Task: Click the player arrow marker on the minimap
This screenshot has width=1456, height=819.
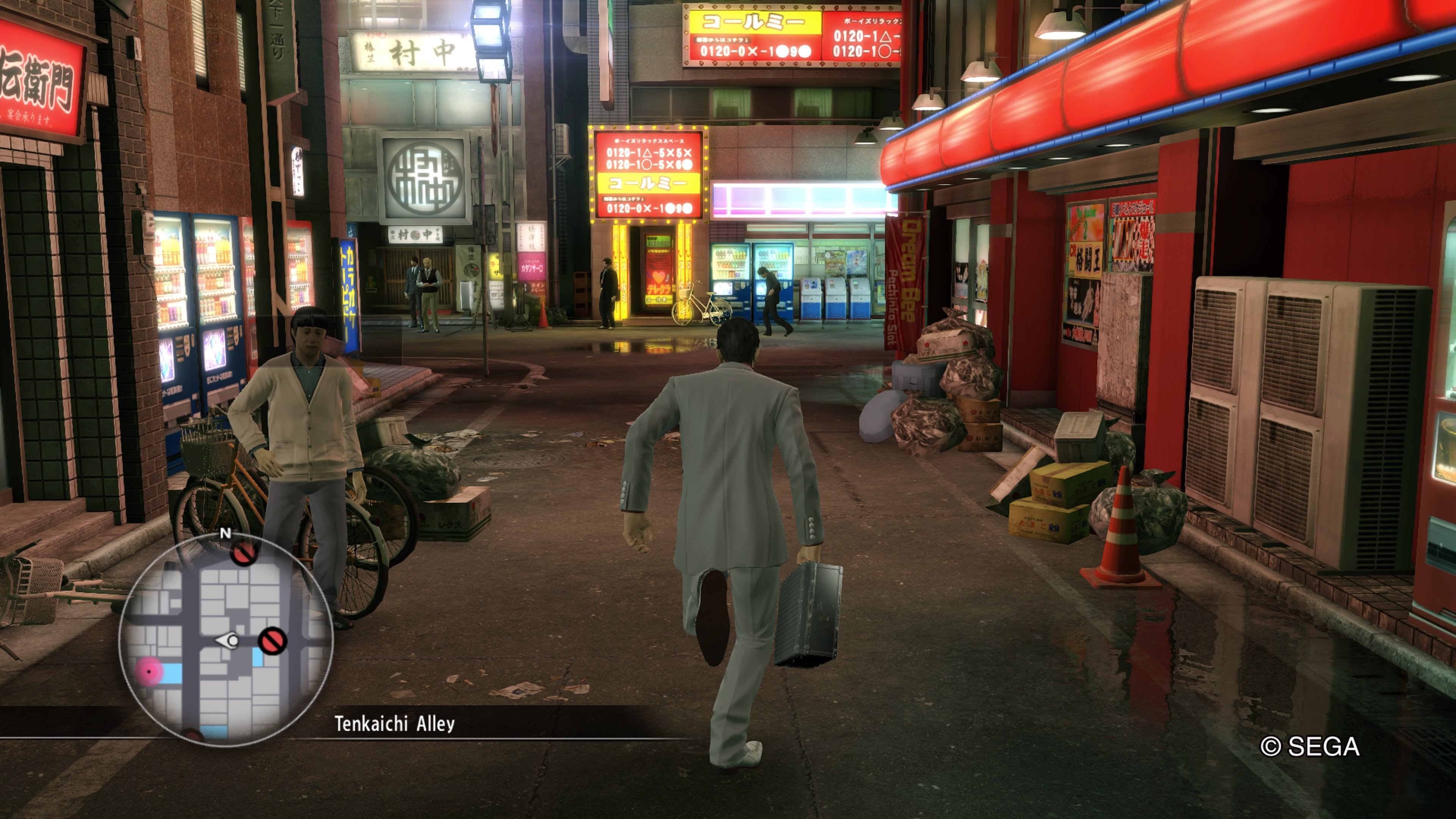Action: pyautogui.click(x=227, y=640)
